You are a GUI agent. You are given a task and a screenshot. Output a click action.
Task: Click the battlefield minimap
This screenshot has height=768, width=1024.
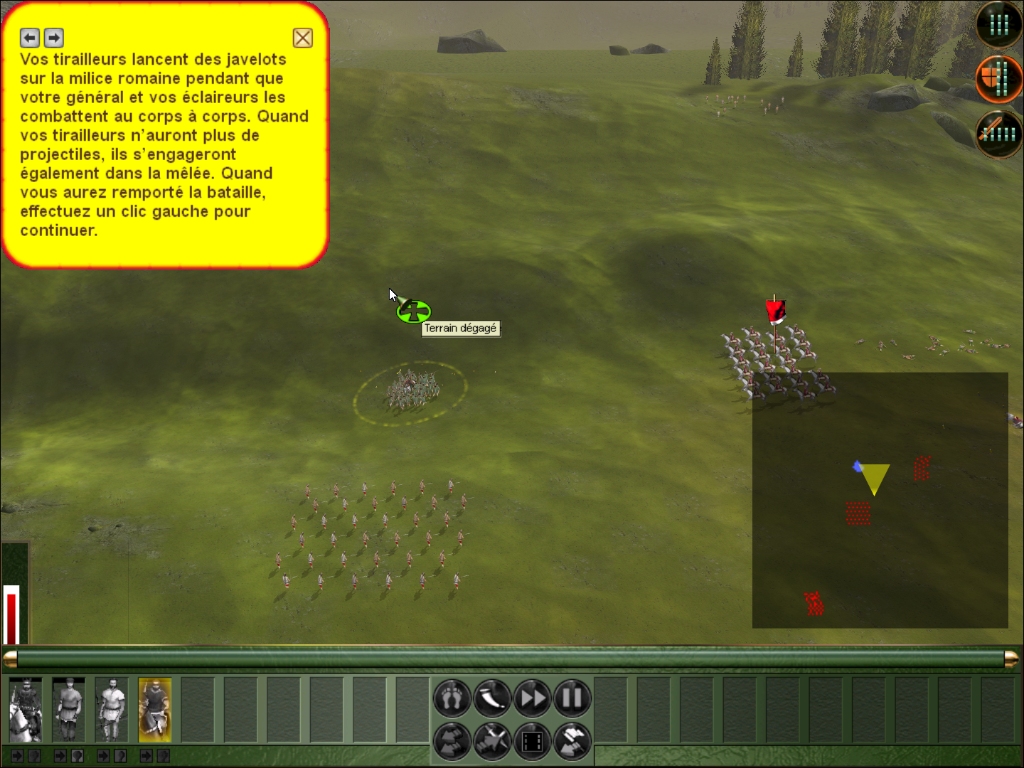click(x=879, y=500)
